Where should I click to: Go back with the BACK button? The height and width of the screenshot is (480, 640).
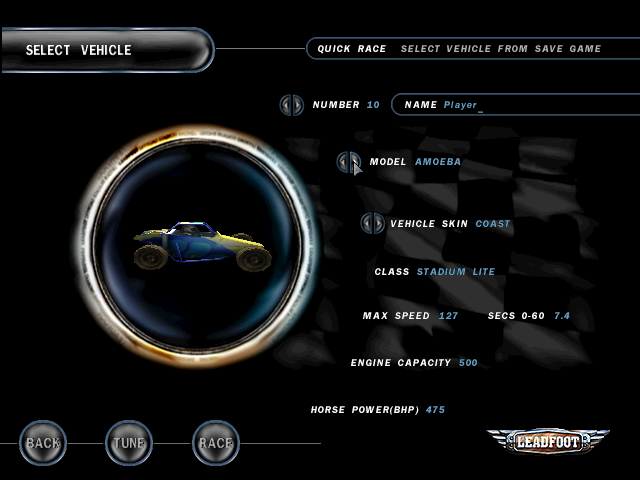point(43,442)
